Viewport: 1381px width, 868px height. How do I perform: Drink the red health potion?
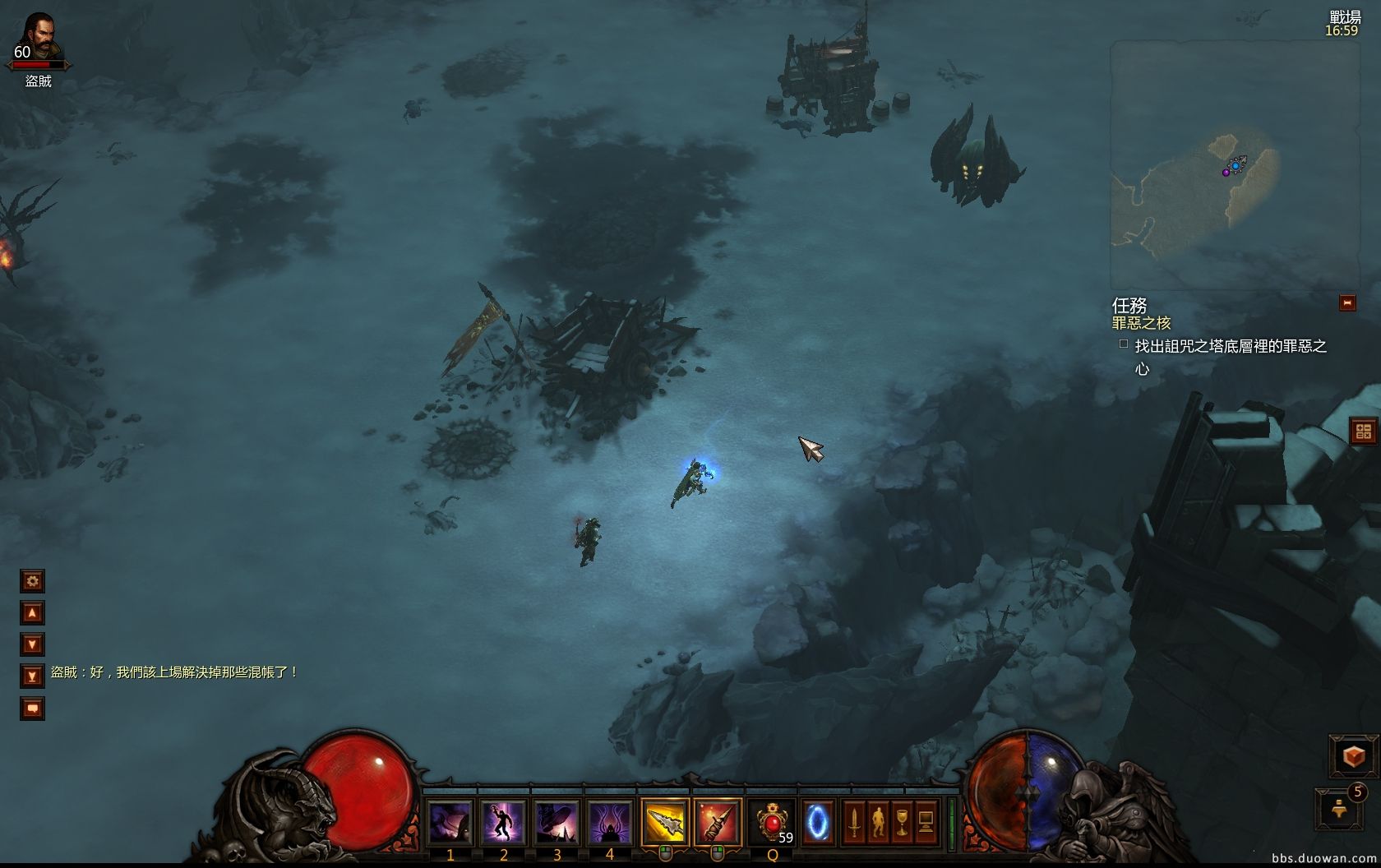[x=773, y=822]
